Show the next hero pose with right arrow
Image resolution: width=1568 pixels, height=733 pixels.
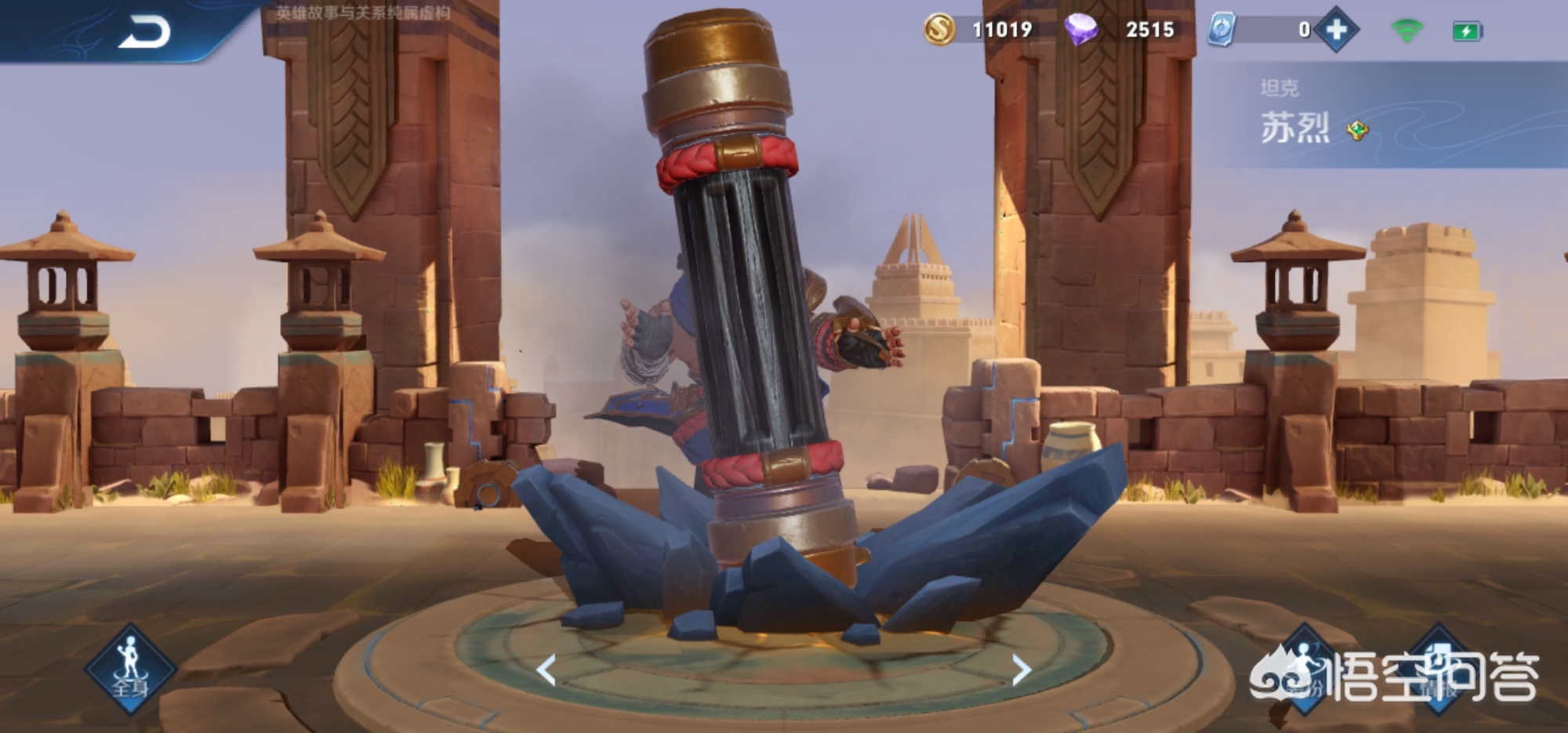click(1020, 670)
